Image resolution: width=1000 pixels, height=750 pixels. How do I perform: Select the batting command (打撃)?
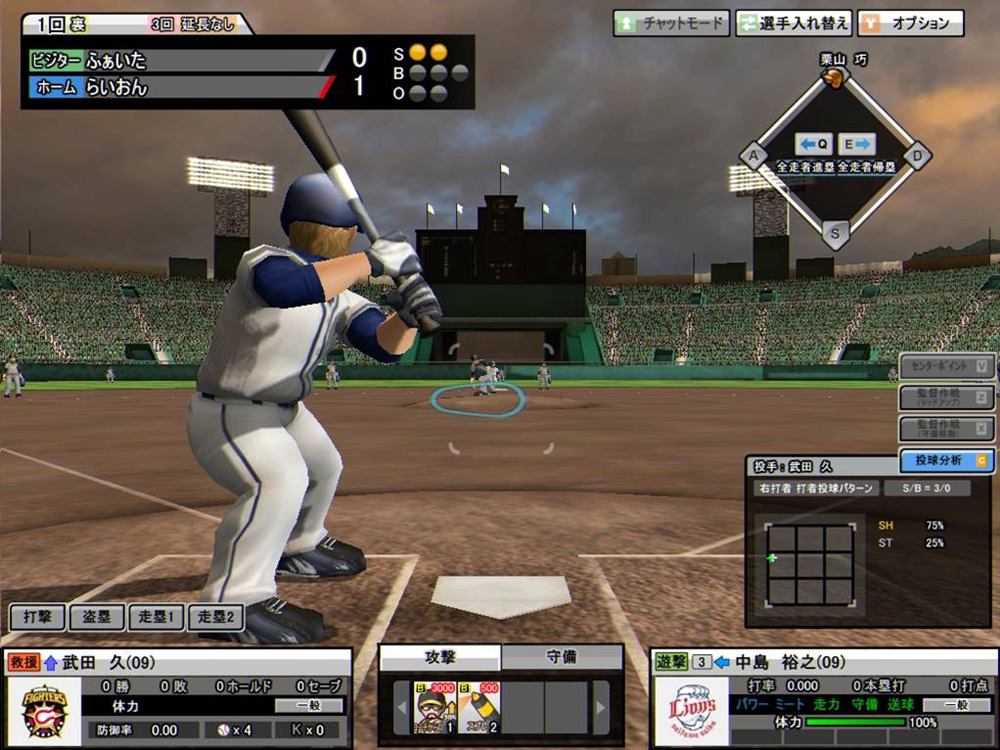(37, 617)
